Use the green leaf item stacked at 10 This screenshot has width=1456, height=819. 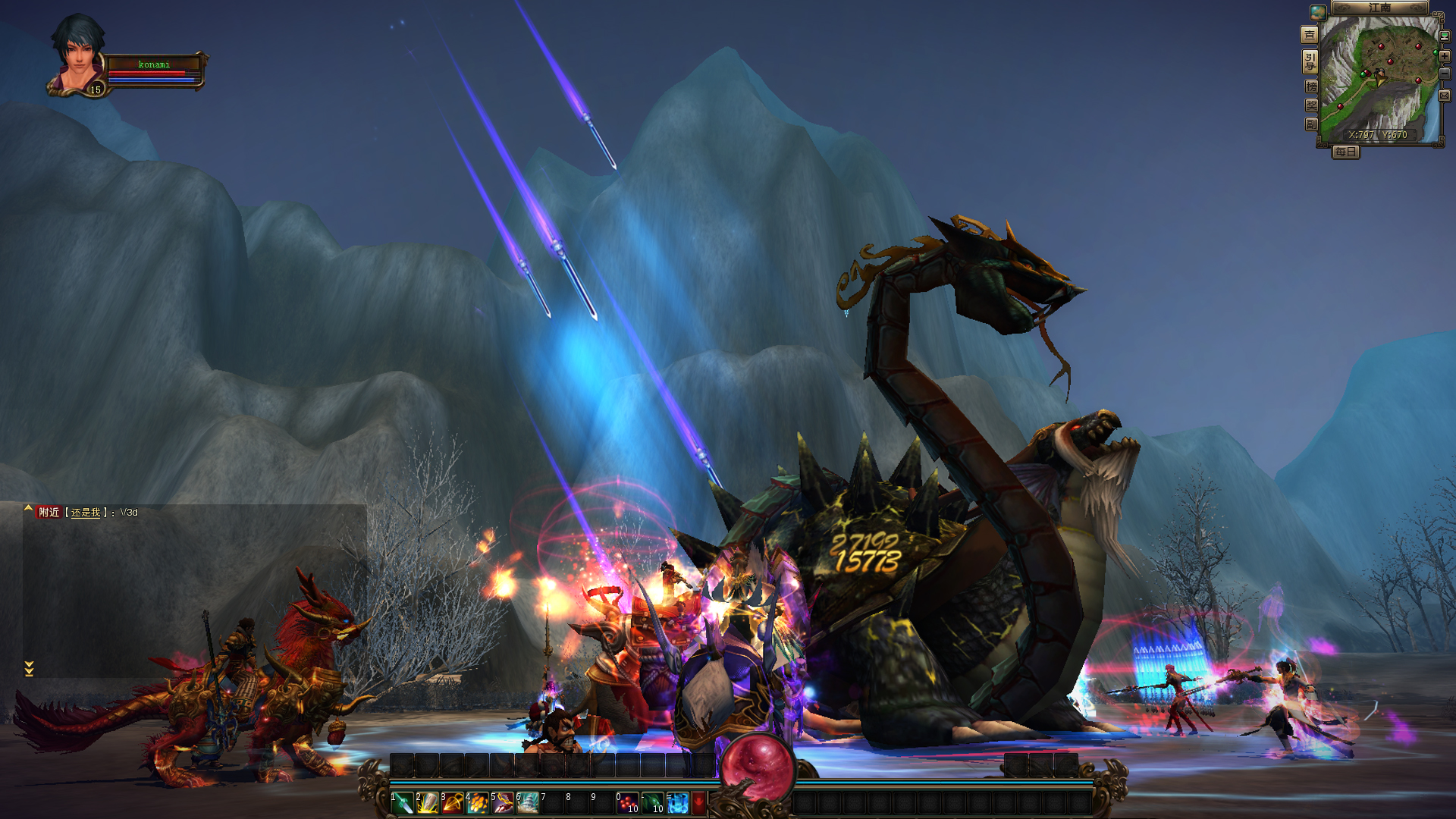pos(654,802)
